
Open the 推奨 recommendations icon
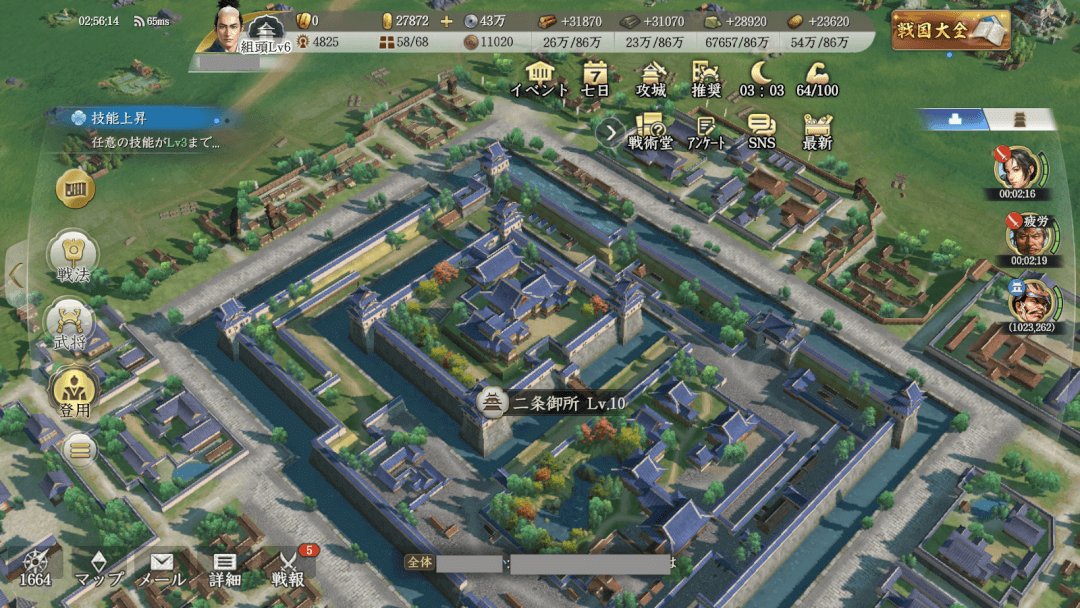[x=706, y=77]
